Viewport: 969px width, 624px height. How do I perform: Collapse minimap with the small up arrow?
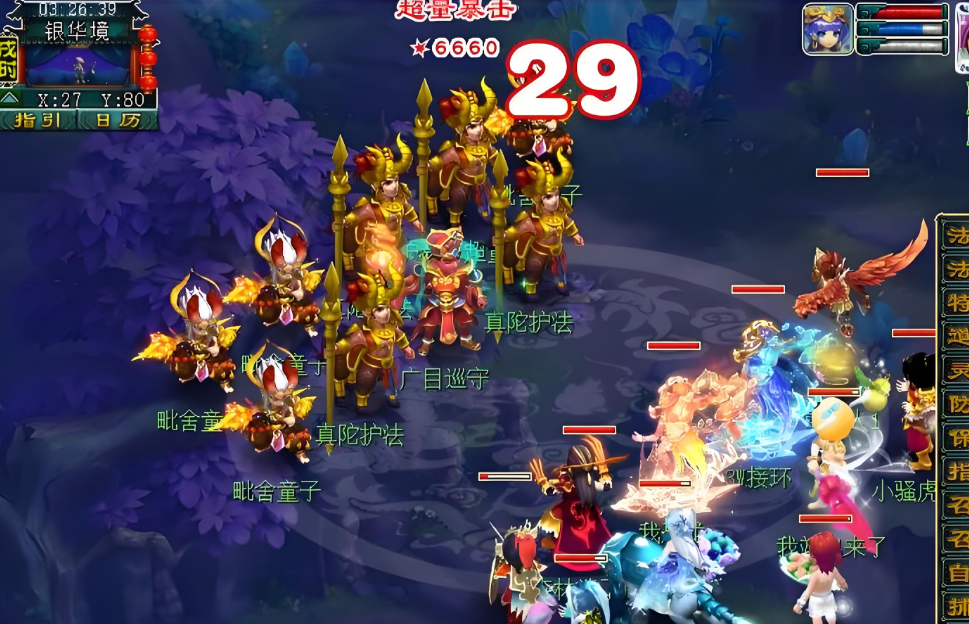pos(9,99)
